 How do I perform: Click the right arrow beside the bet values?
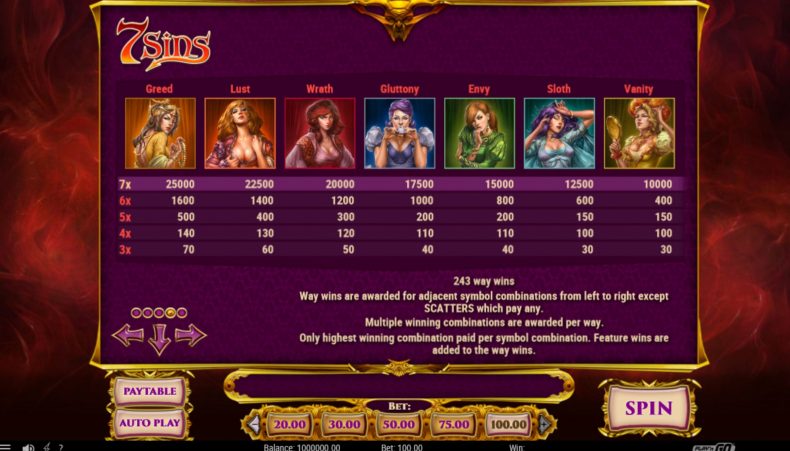tap(544, 424)
